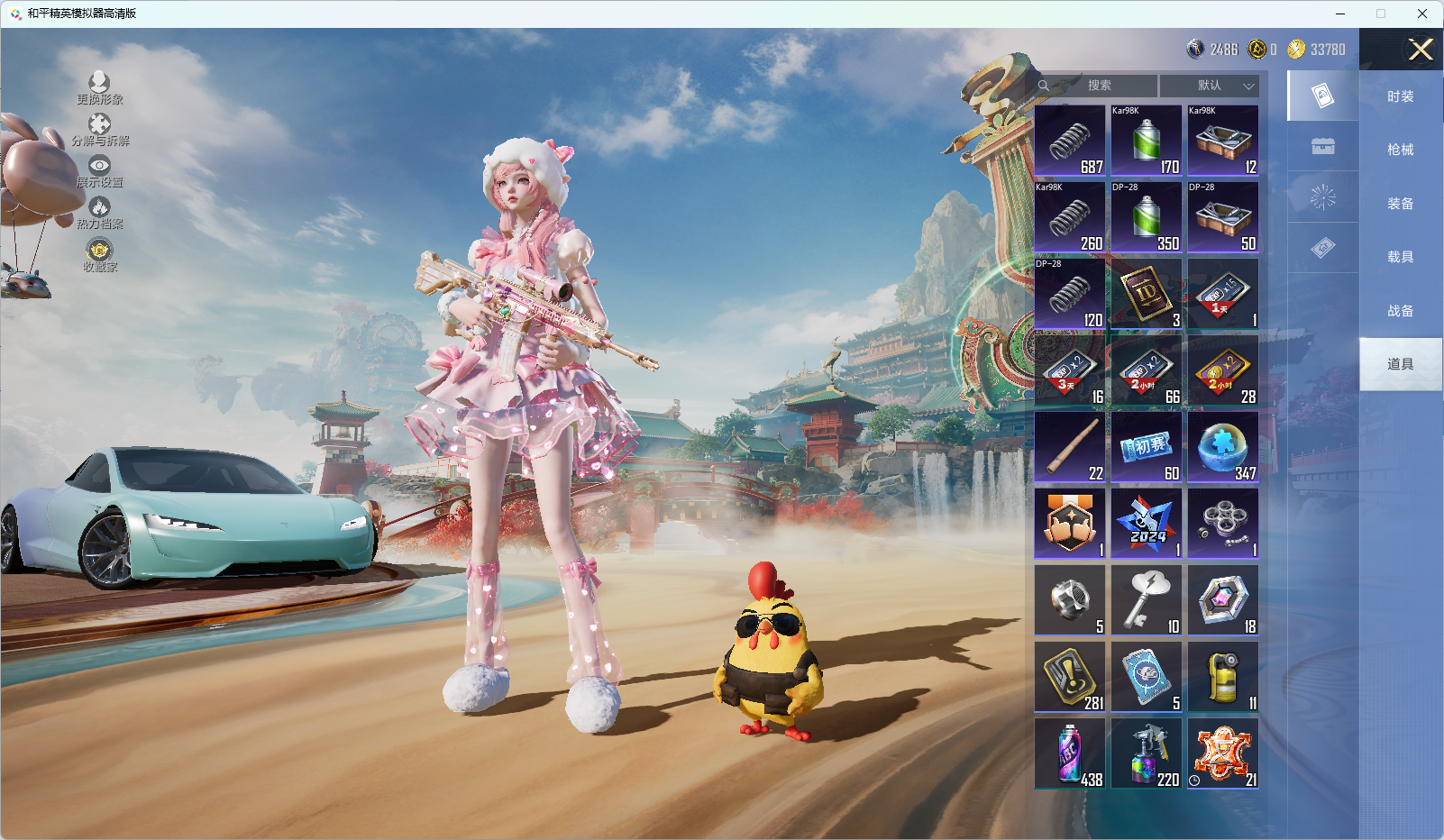Open the 枪械 firearms tab
Viewport: 1444px width, 840px height.
point(1400,150)
